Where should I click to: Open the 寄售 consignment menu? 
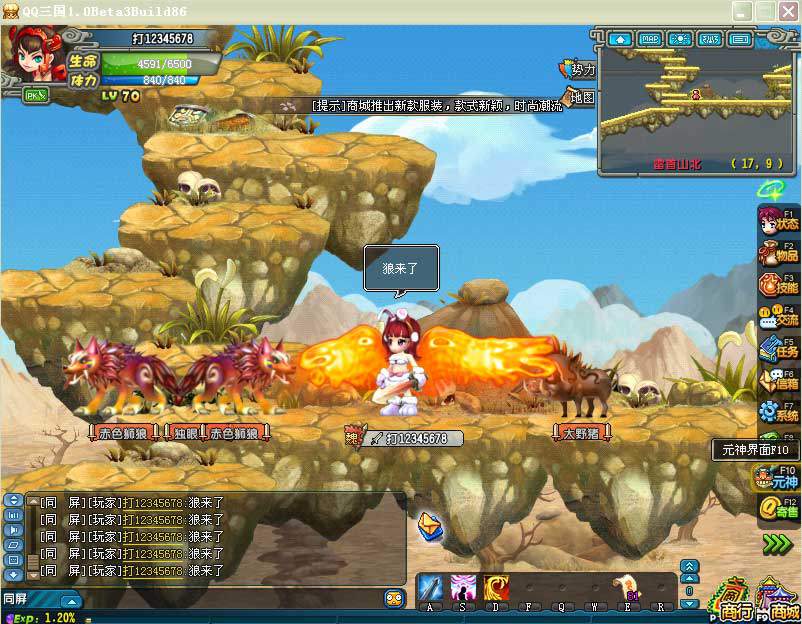tap(777, 509)
